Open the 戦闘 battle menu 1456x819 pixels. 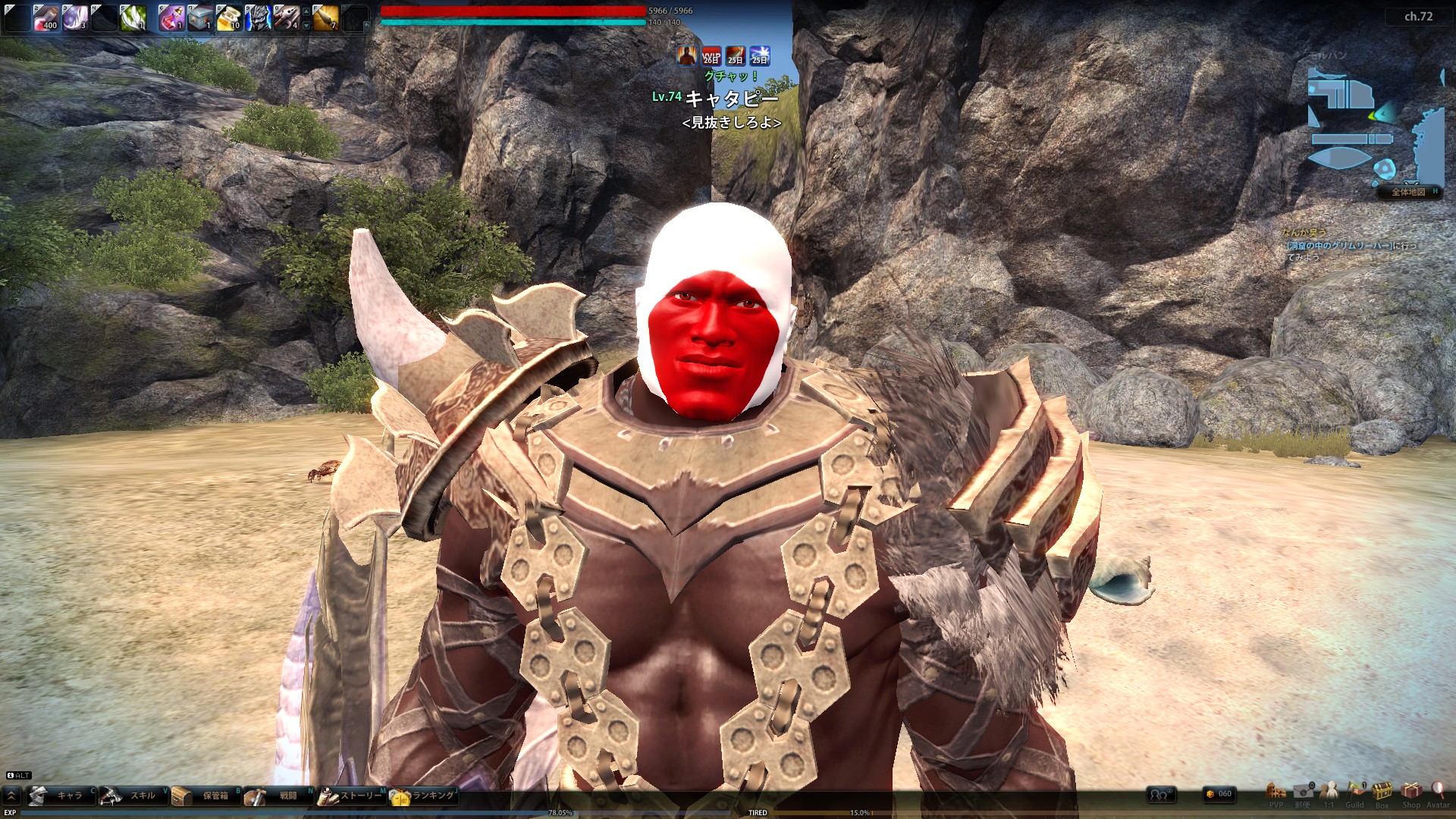click(278, 795)
